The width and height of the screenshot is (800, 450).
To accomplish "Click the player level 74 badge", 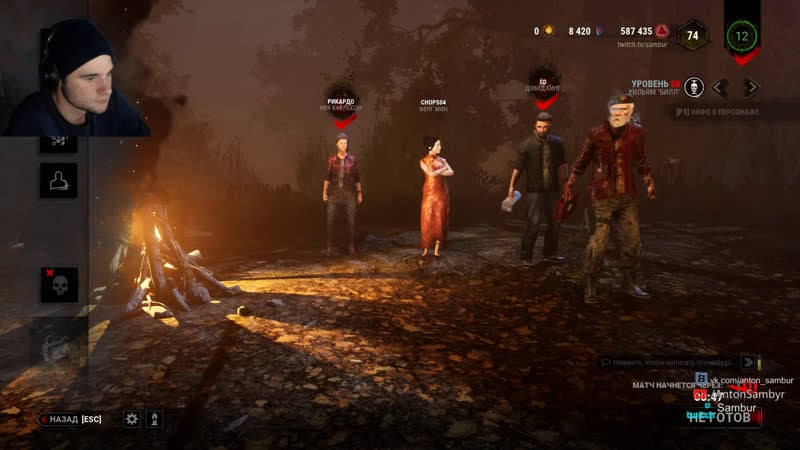I will click(x=692, y=35).
